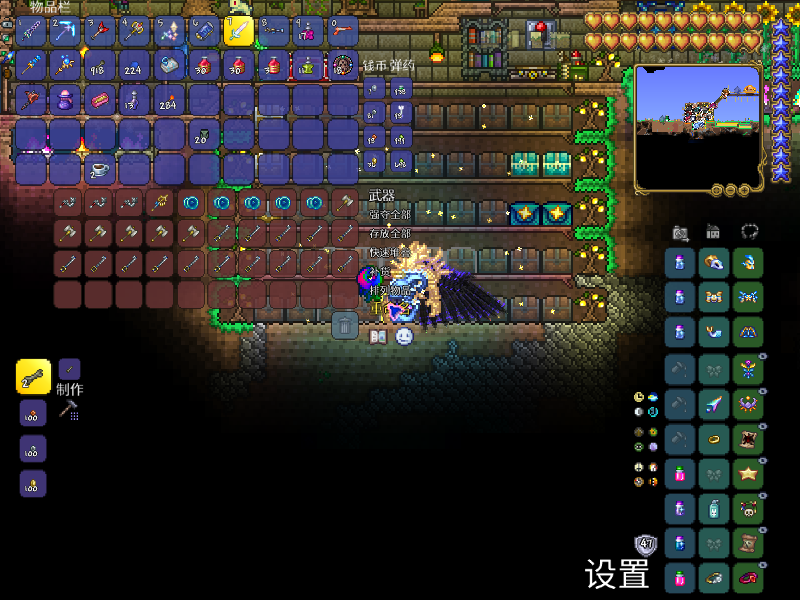Select the orange gun in hotbar slot 0
800x600 pixels.
[x=344, y=32]
